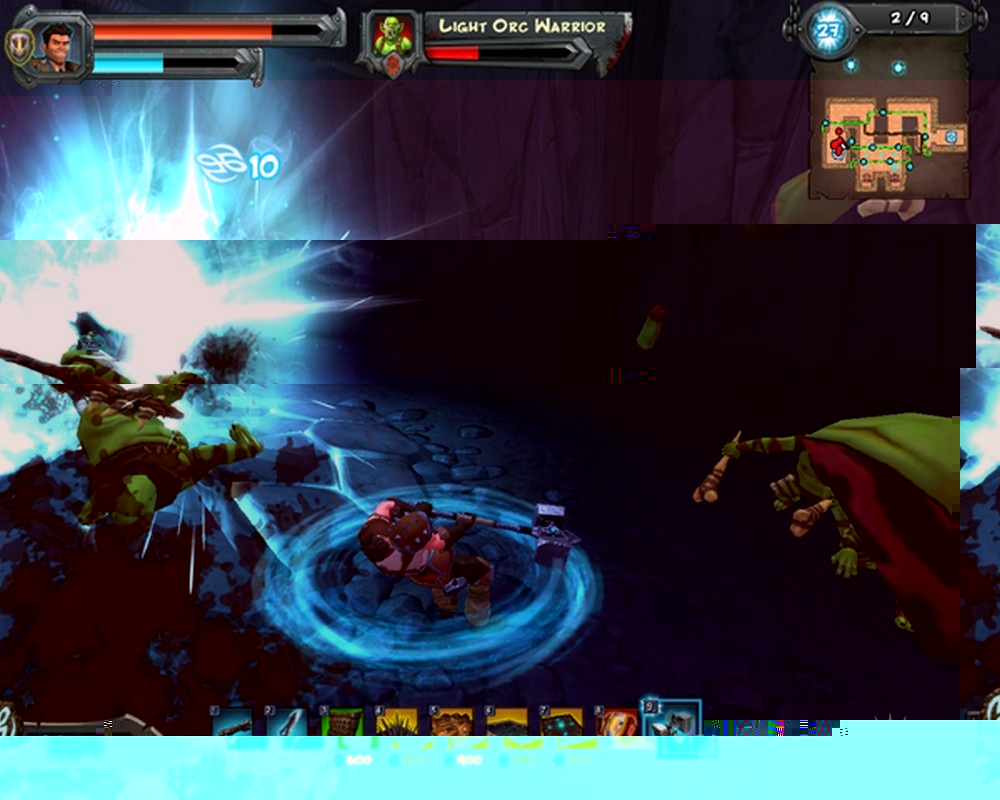Choose the cyan-dotted floor trap in slot 7

(x=560, y=722)
